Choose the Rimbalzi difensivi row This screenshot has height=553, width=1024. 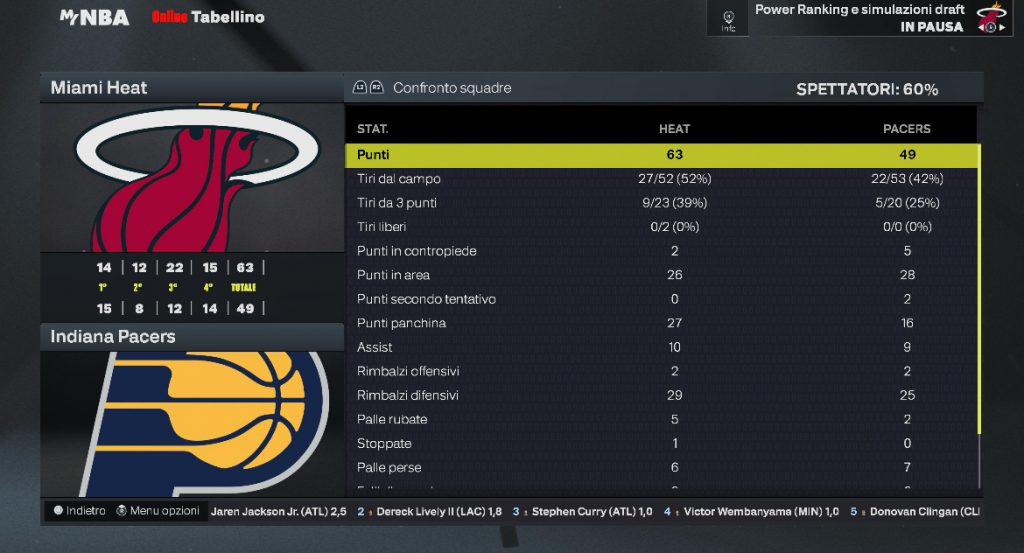[x=660, y=395]
